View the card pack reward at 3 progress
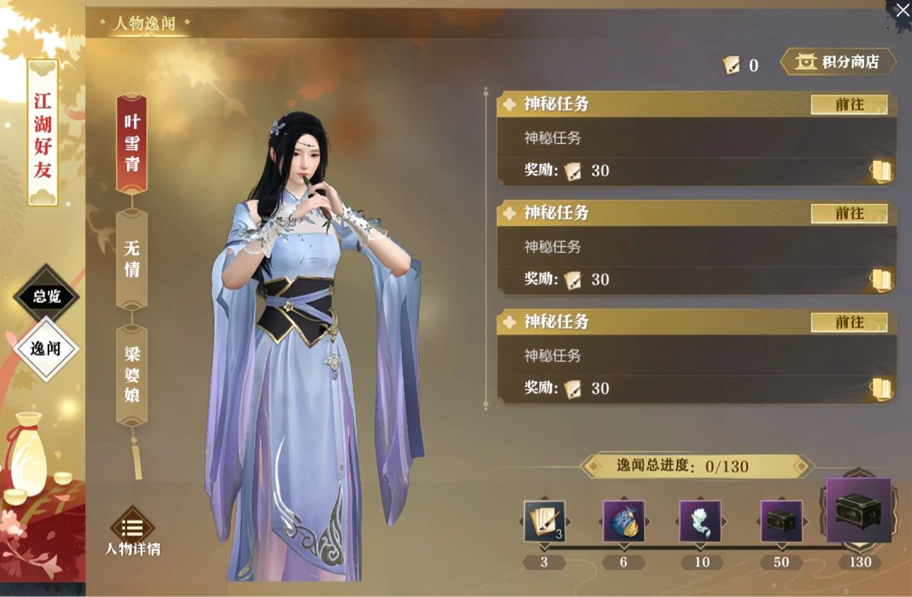Viewport: 912px width, 597px height. pos(544,521)
